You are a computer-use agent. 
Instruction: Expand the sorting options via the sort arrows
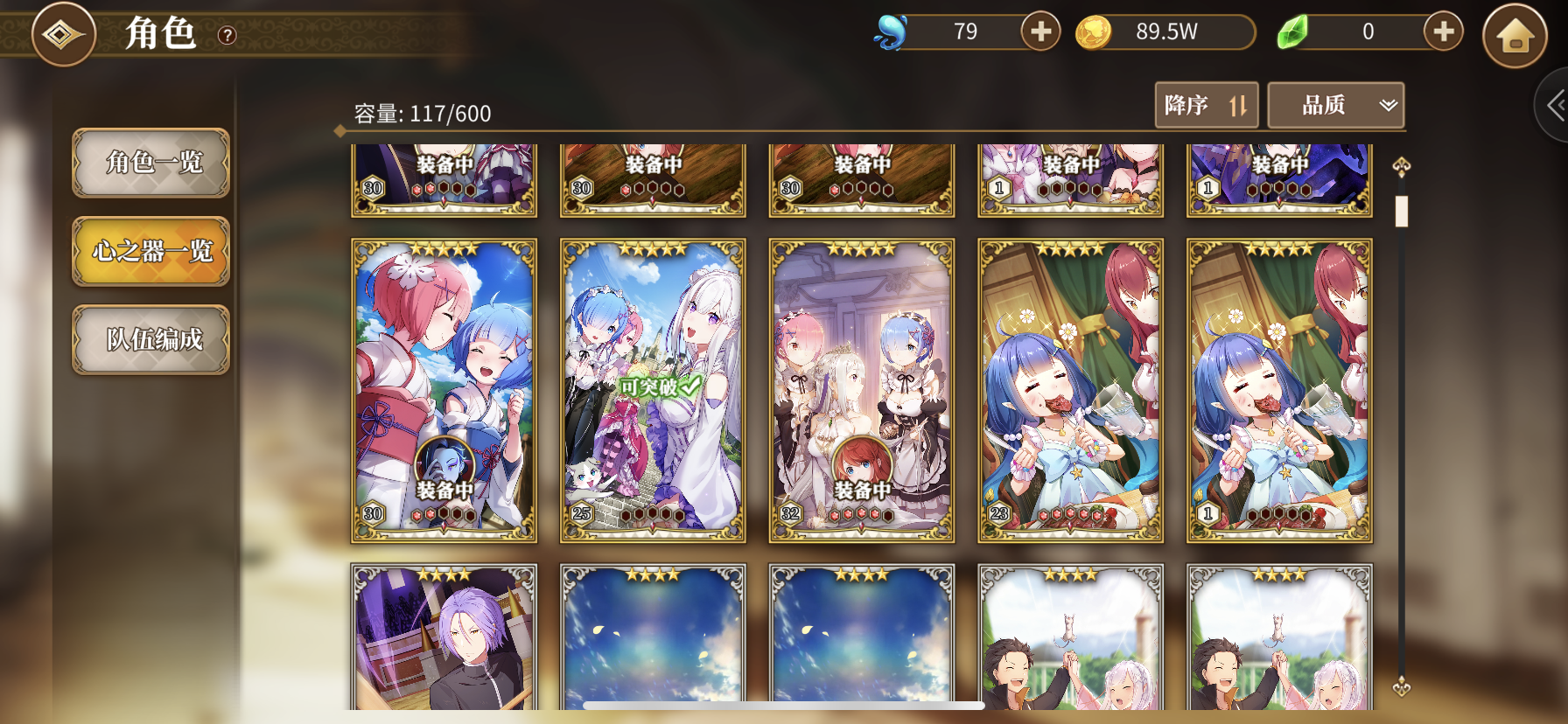(x=1239, y=105)
